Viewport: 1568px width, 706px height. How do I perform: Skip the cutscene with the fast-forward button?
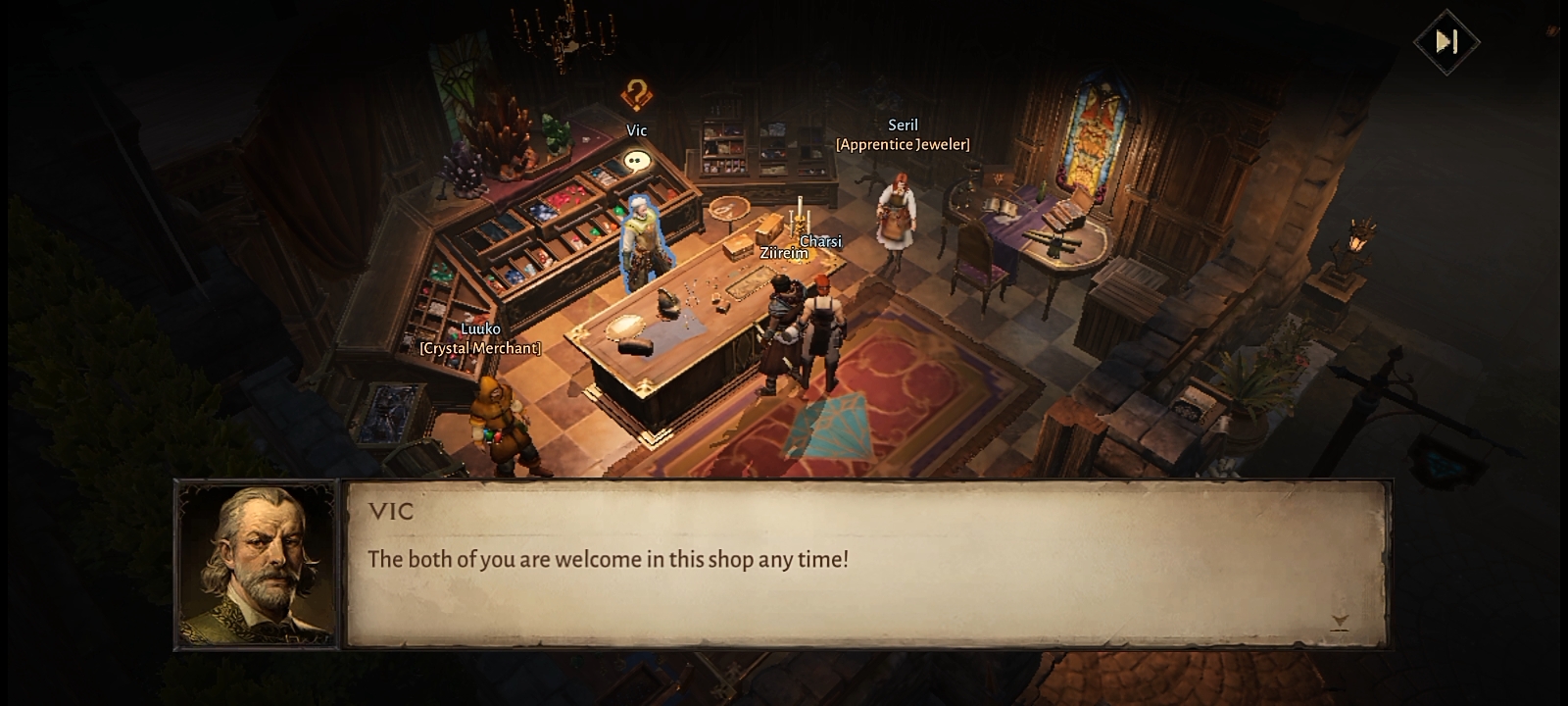(1446, 42)
